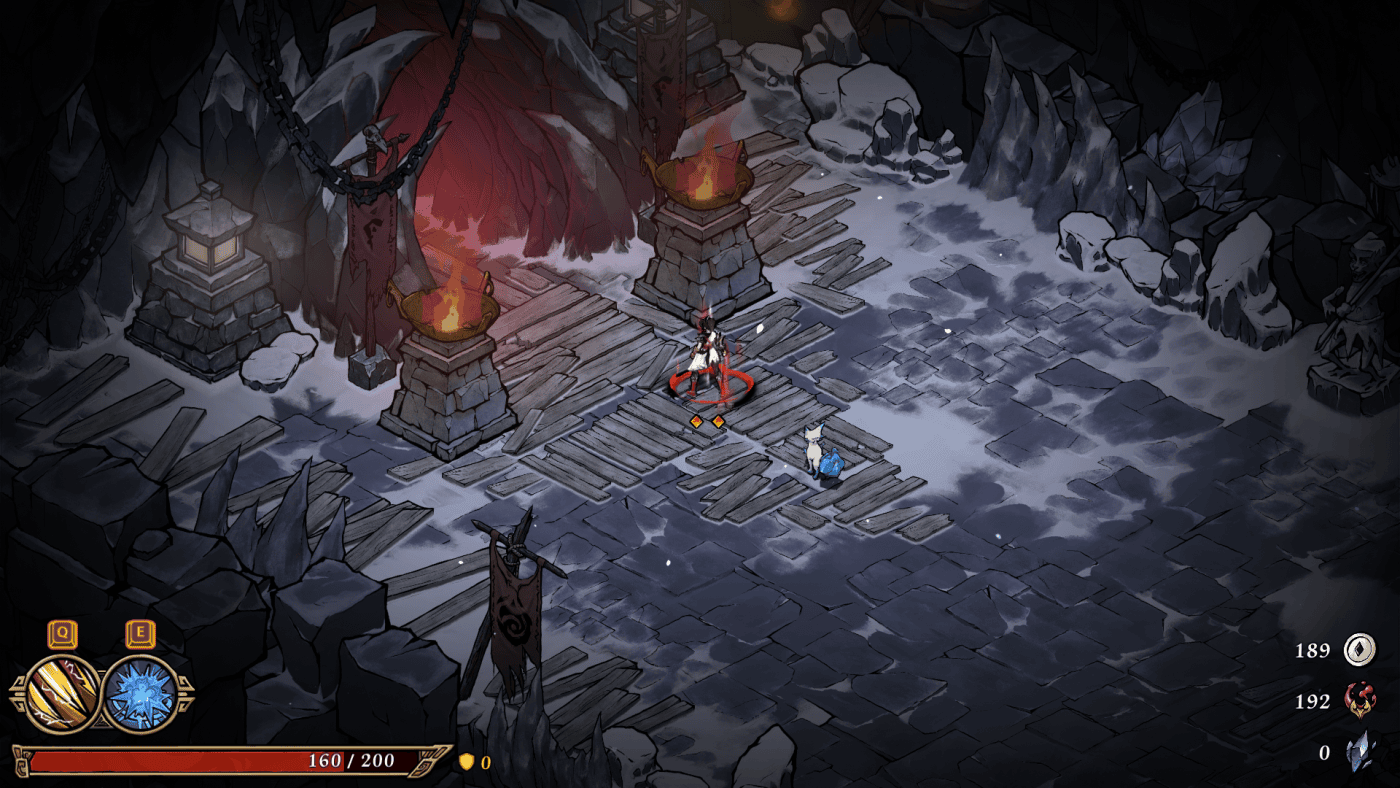This screenshot has width=1400, height=788.
Task: Click the silver coin currency icon
Action: [1359, 650]
